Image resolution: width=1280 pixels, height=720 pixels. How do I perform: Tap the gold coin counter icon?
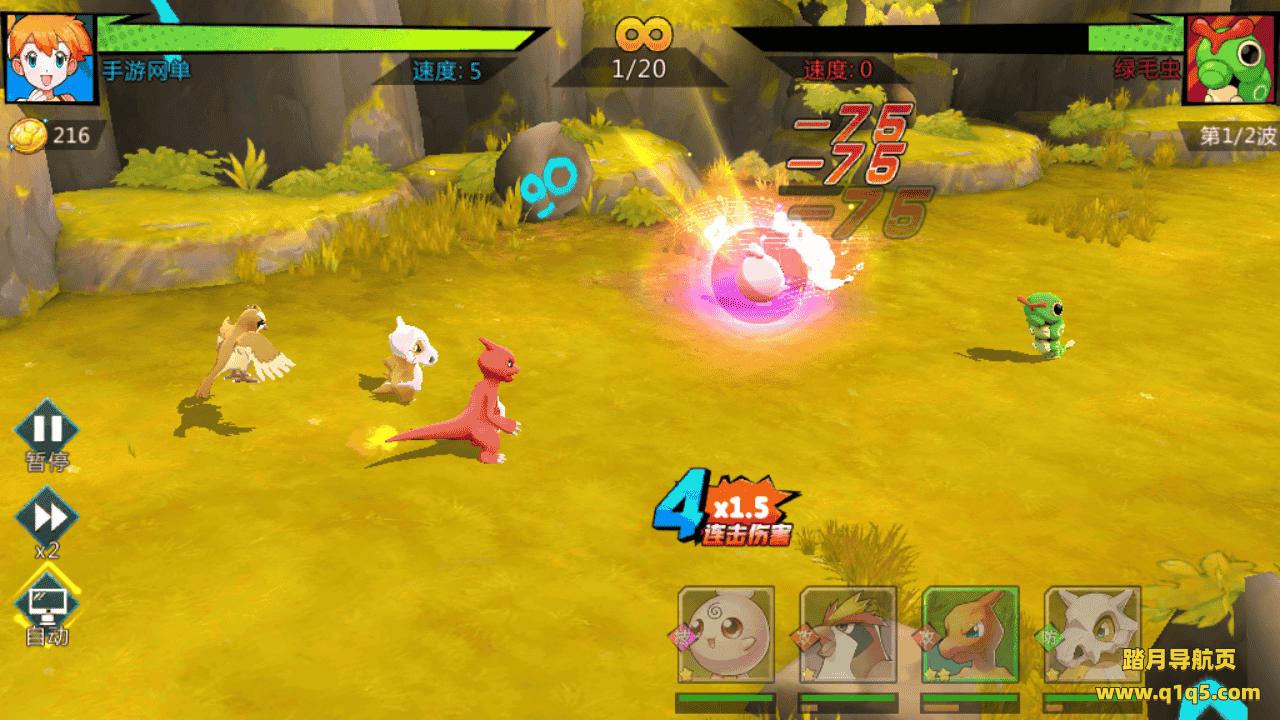(x=26, y=136)
